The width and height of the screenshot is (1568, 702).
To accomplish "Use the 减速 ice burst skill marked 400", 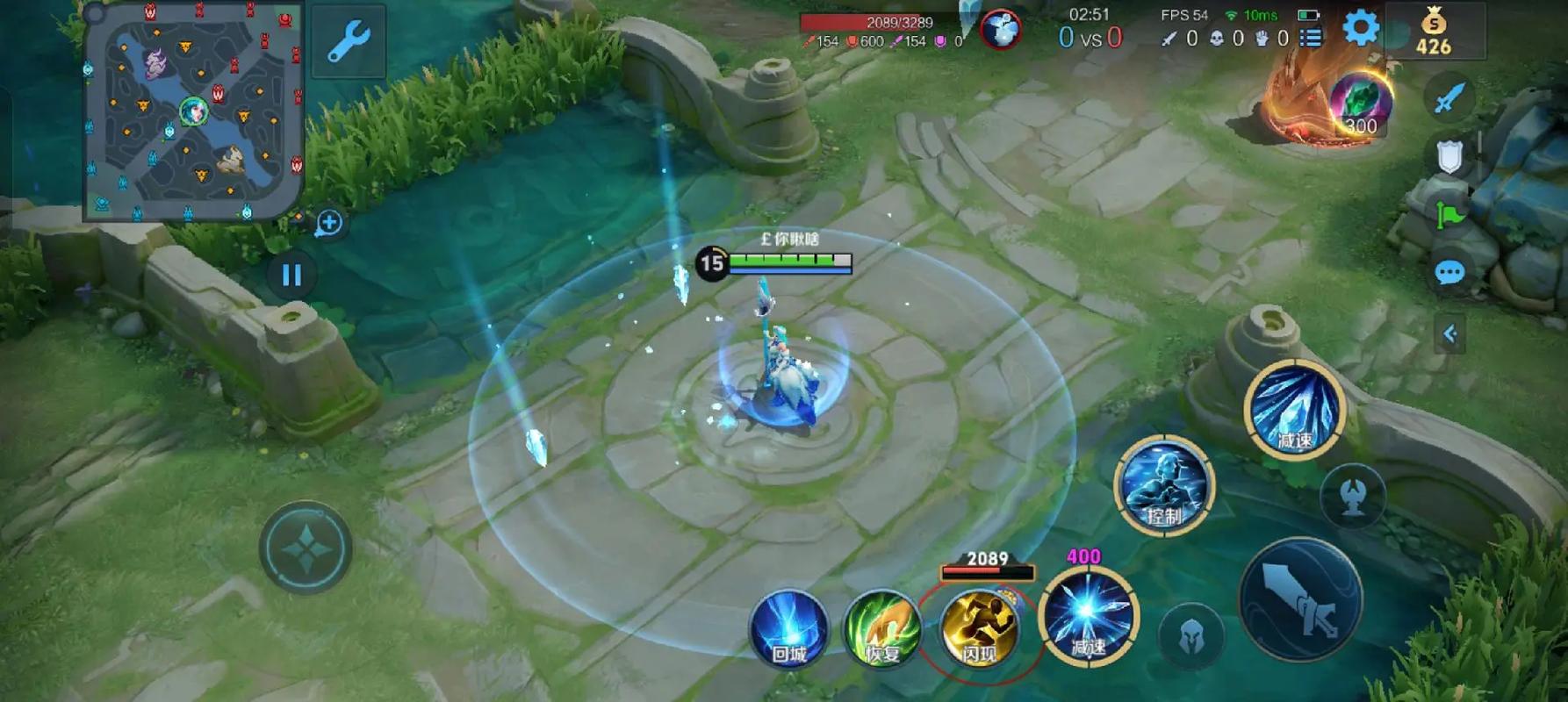I will [x=1088, y=616].
